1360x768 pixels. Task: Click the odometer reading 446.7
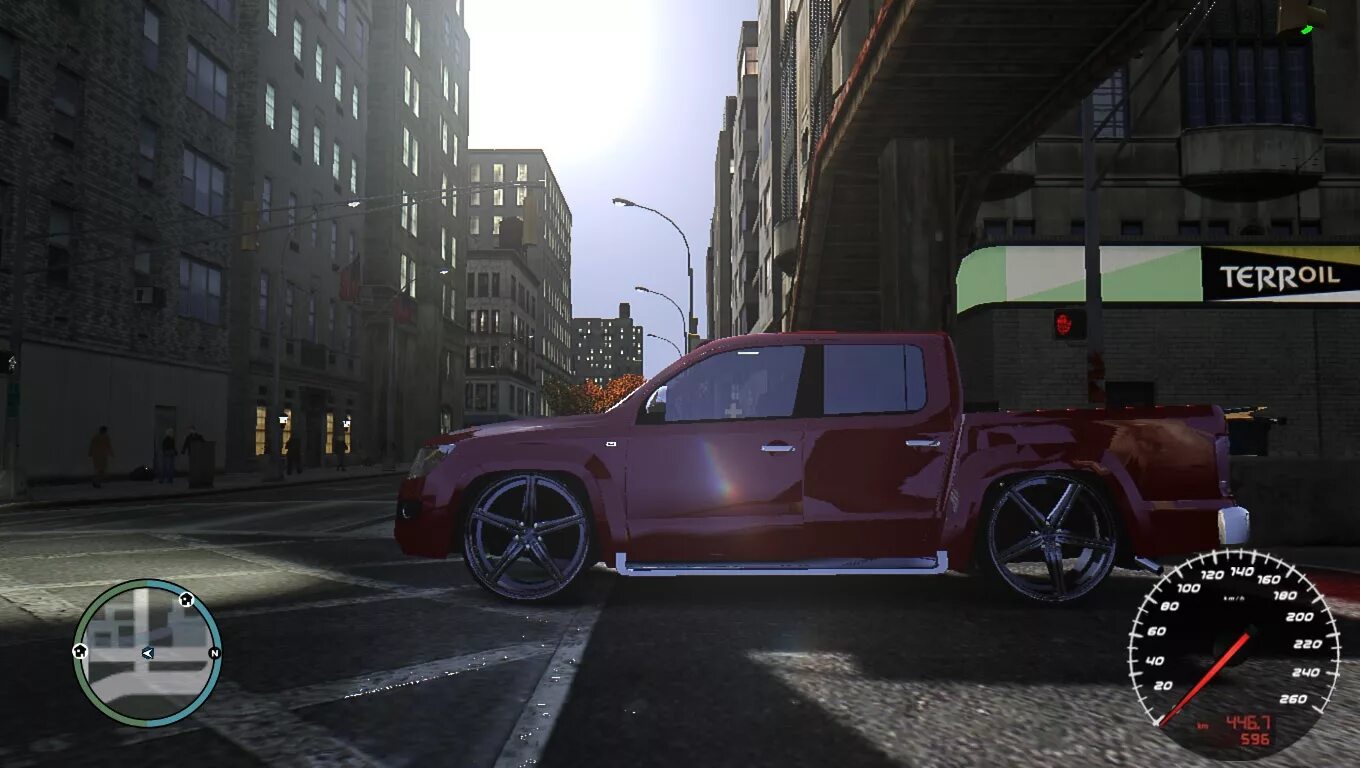point(1249,720)
